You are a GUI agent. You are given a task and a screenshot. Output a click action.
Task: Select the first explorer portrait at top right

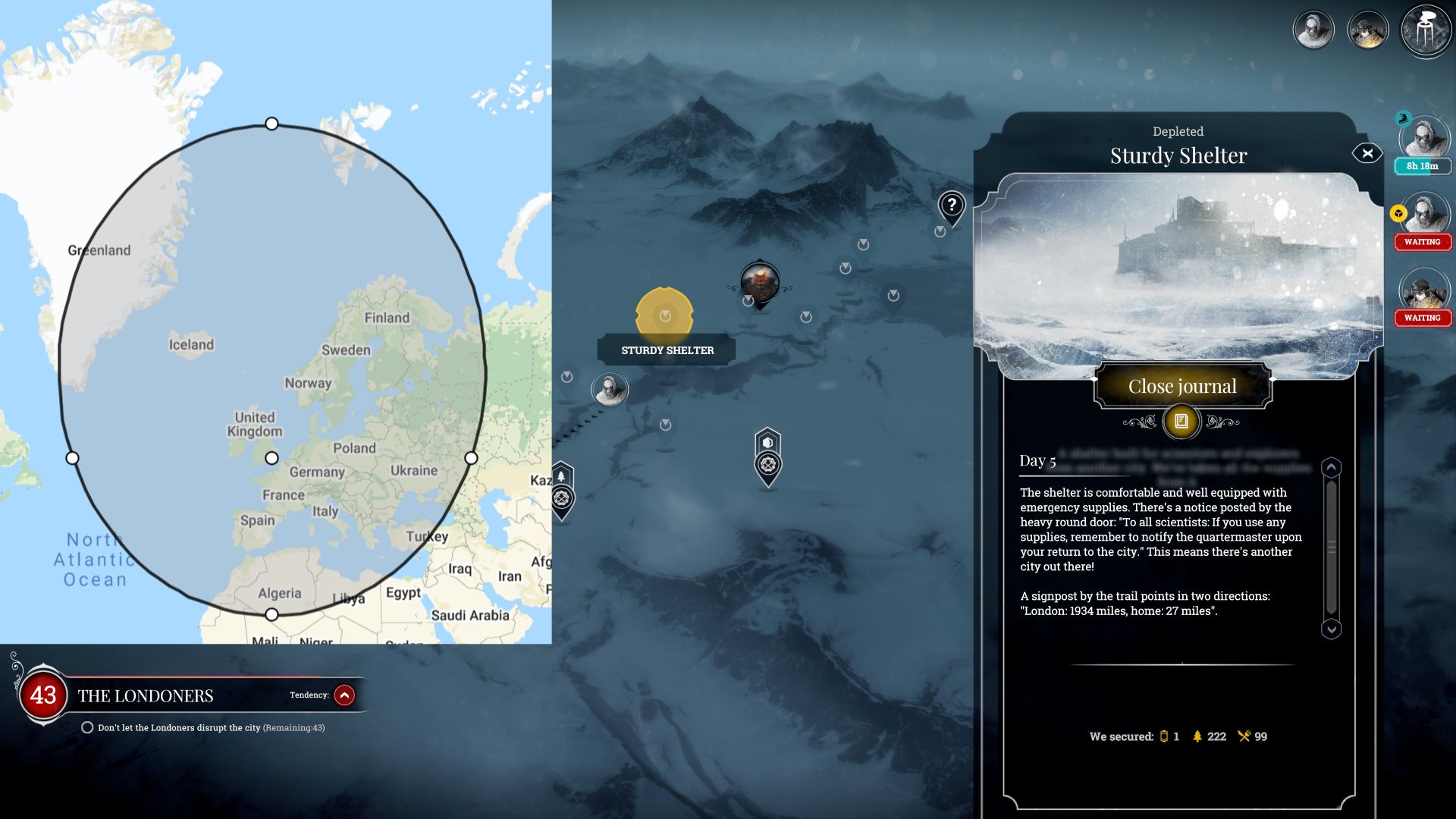[x=1315, y=29]
